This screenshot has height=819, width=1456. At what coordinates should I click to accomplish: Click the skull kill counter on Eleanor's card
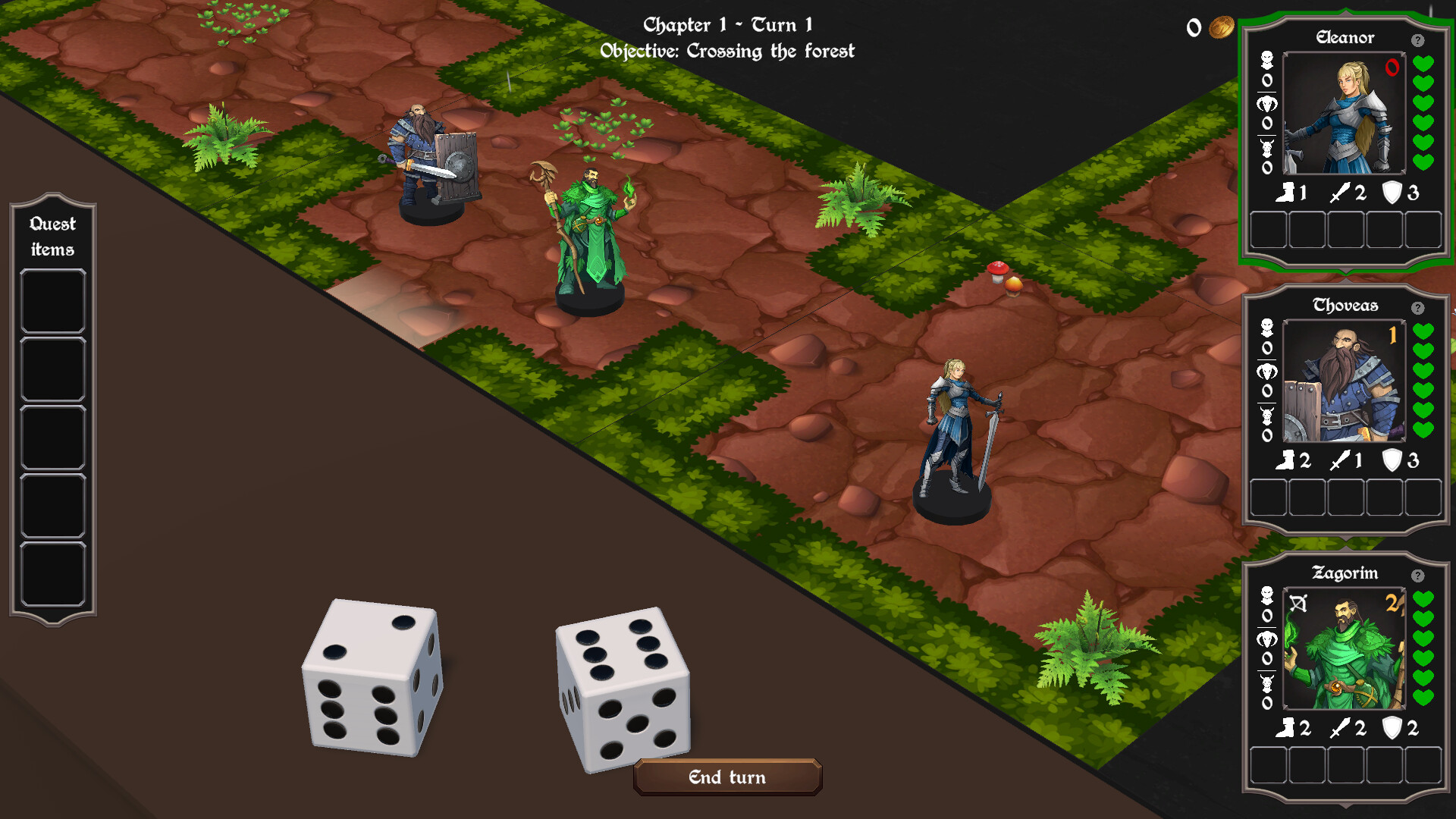click(1266, 59)
